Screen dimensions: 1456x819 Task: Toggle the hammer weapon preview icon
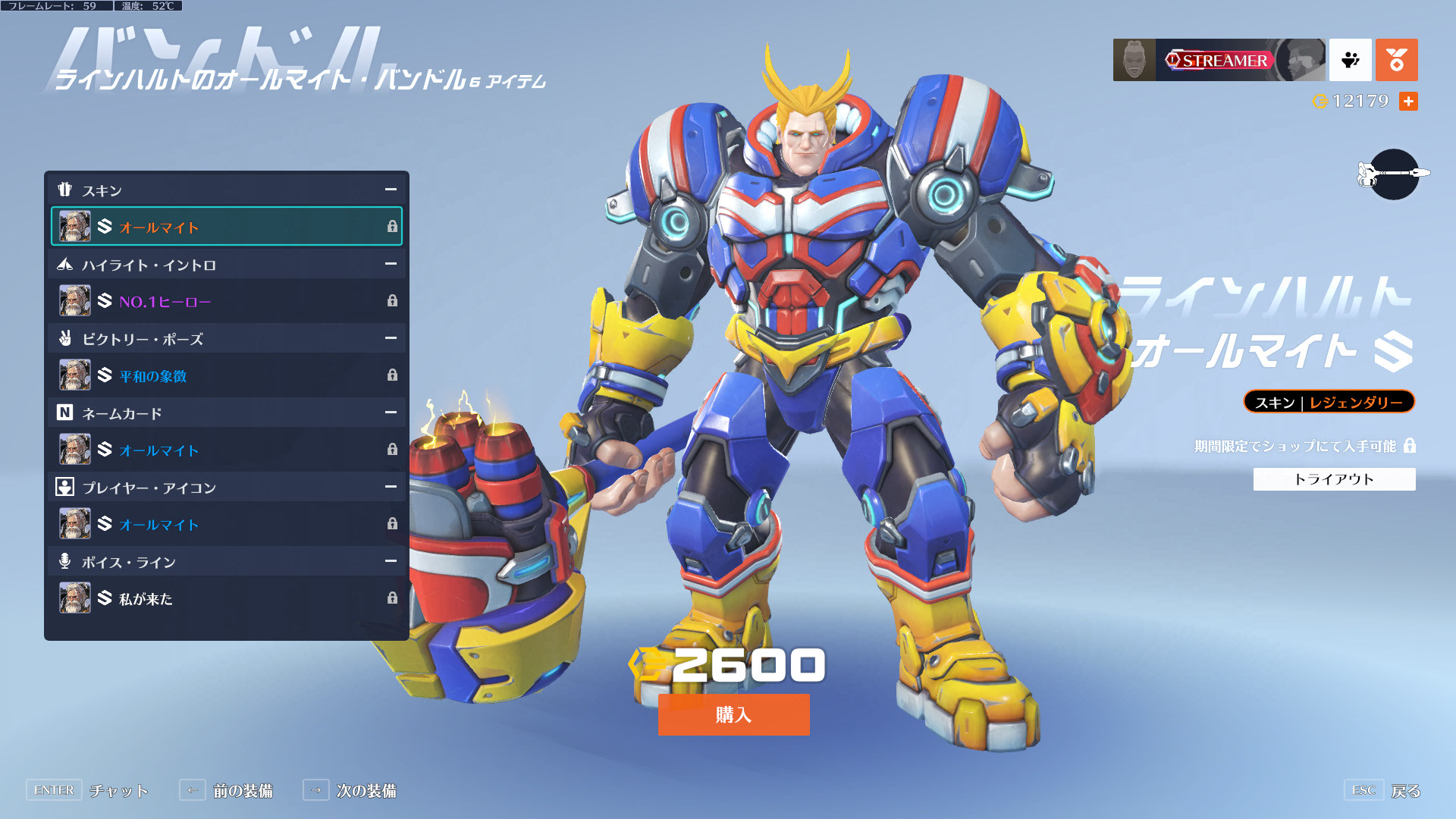click(x=1394, y=174)
